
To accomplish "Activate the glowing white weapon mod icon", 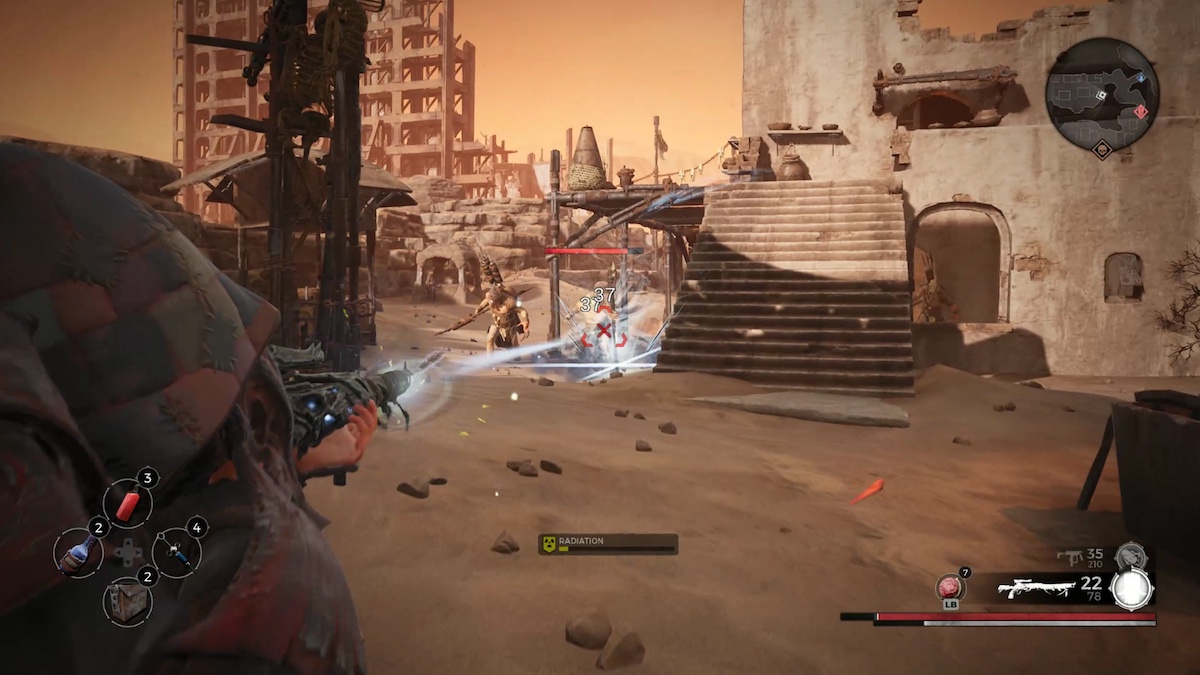I will (x=1131, y=590).
